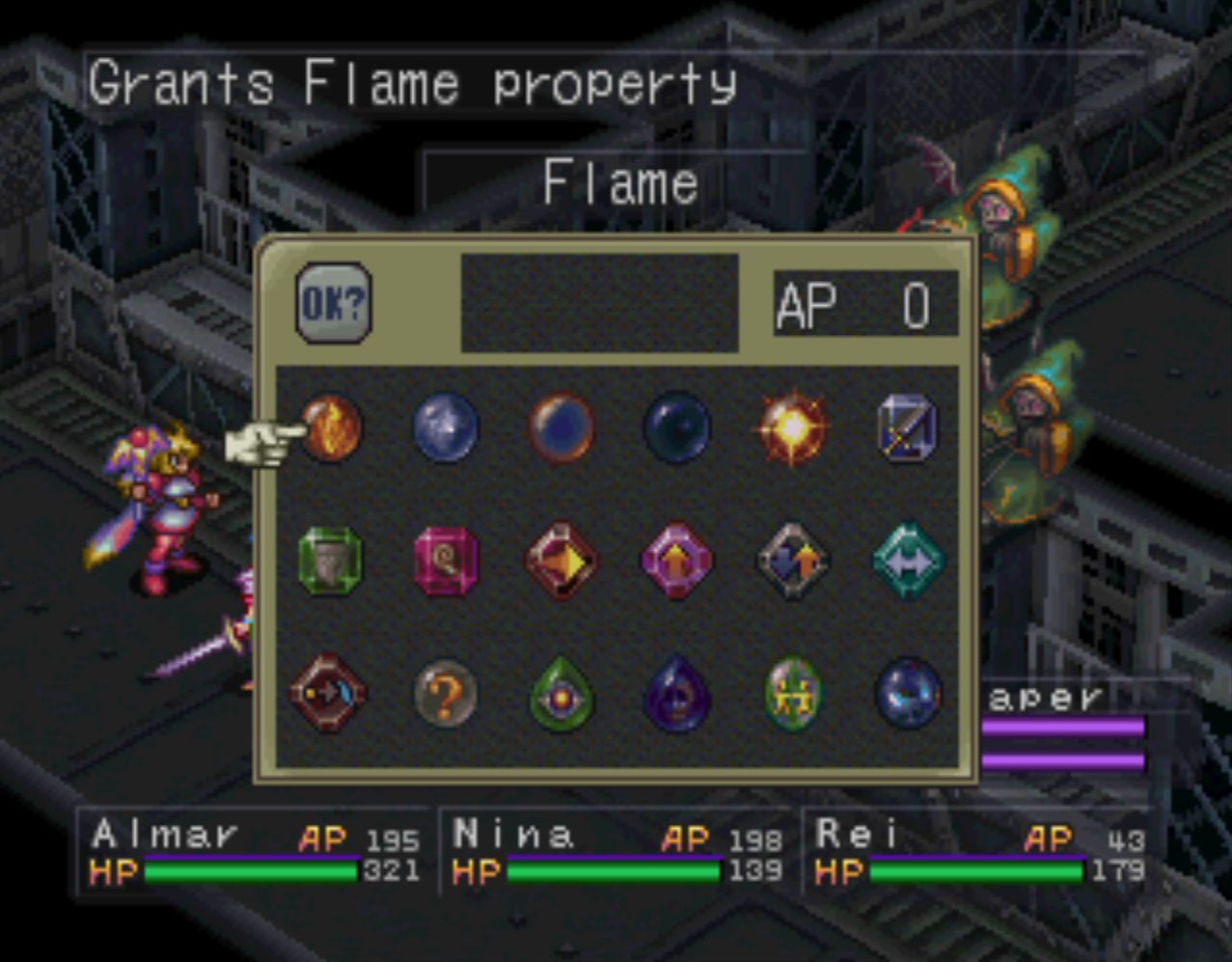Confirm selection with the OK? button
The width and height of the screenshot is (1232, 962).
[334, 303]
